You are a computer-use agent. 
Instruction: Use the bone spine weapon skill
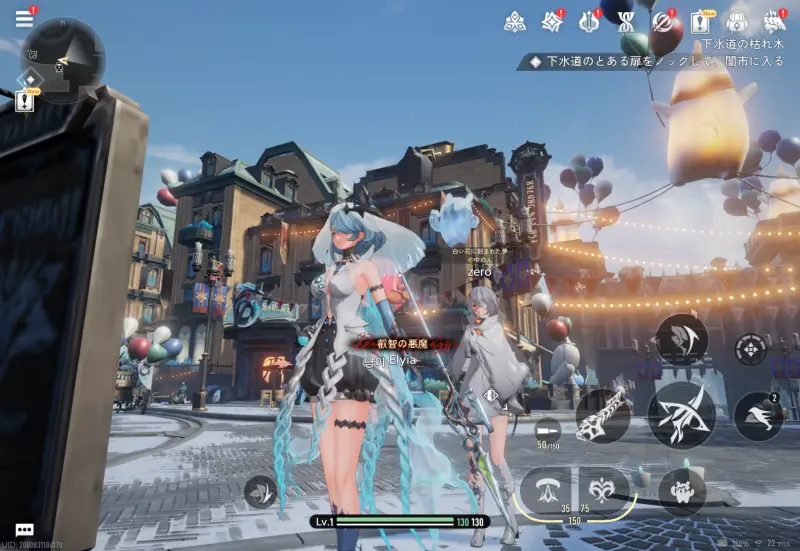(x=603, y=415)
